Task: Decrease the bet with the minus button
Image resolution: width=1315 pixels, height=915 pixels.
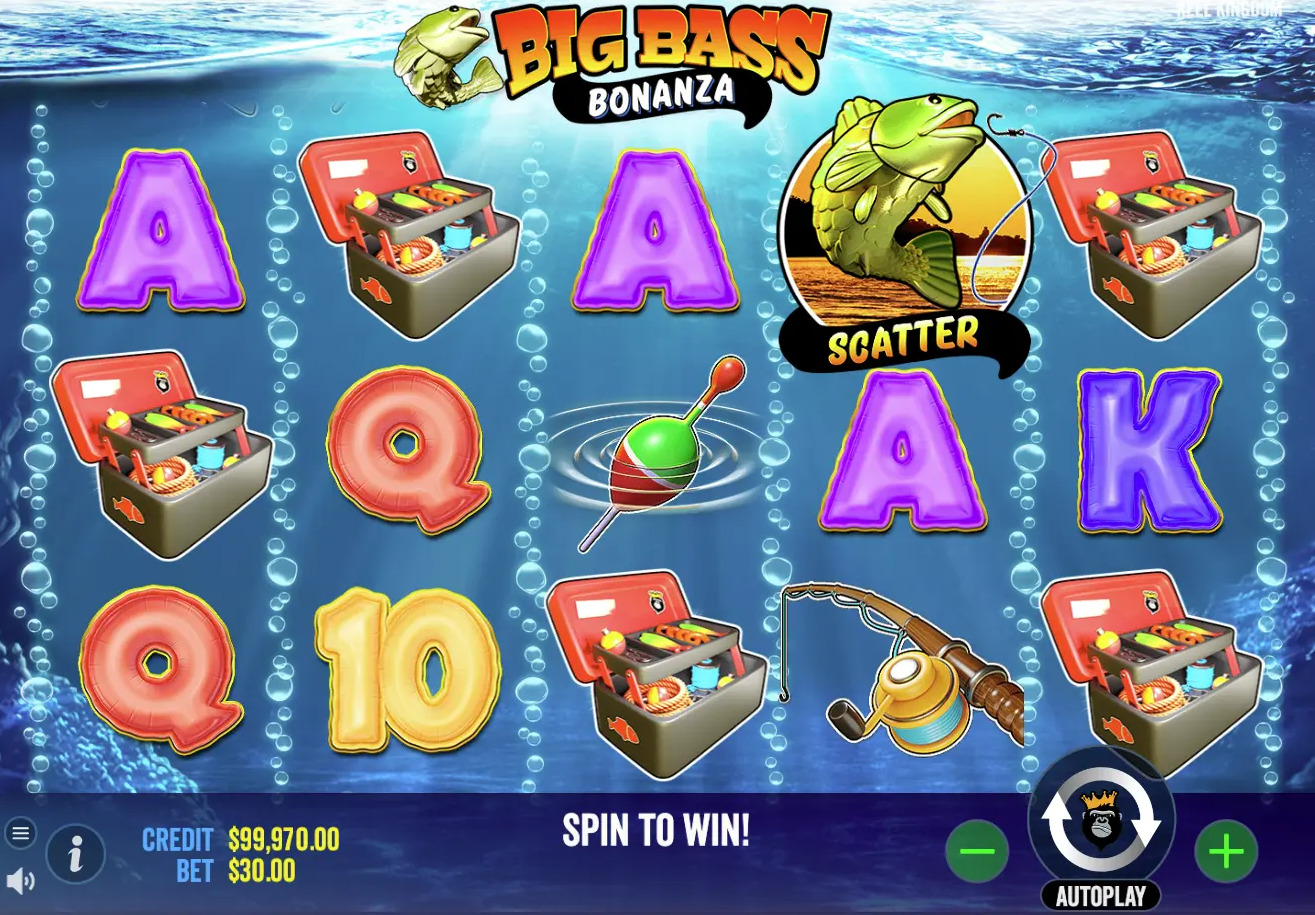Action: (976, 851)
